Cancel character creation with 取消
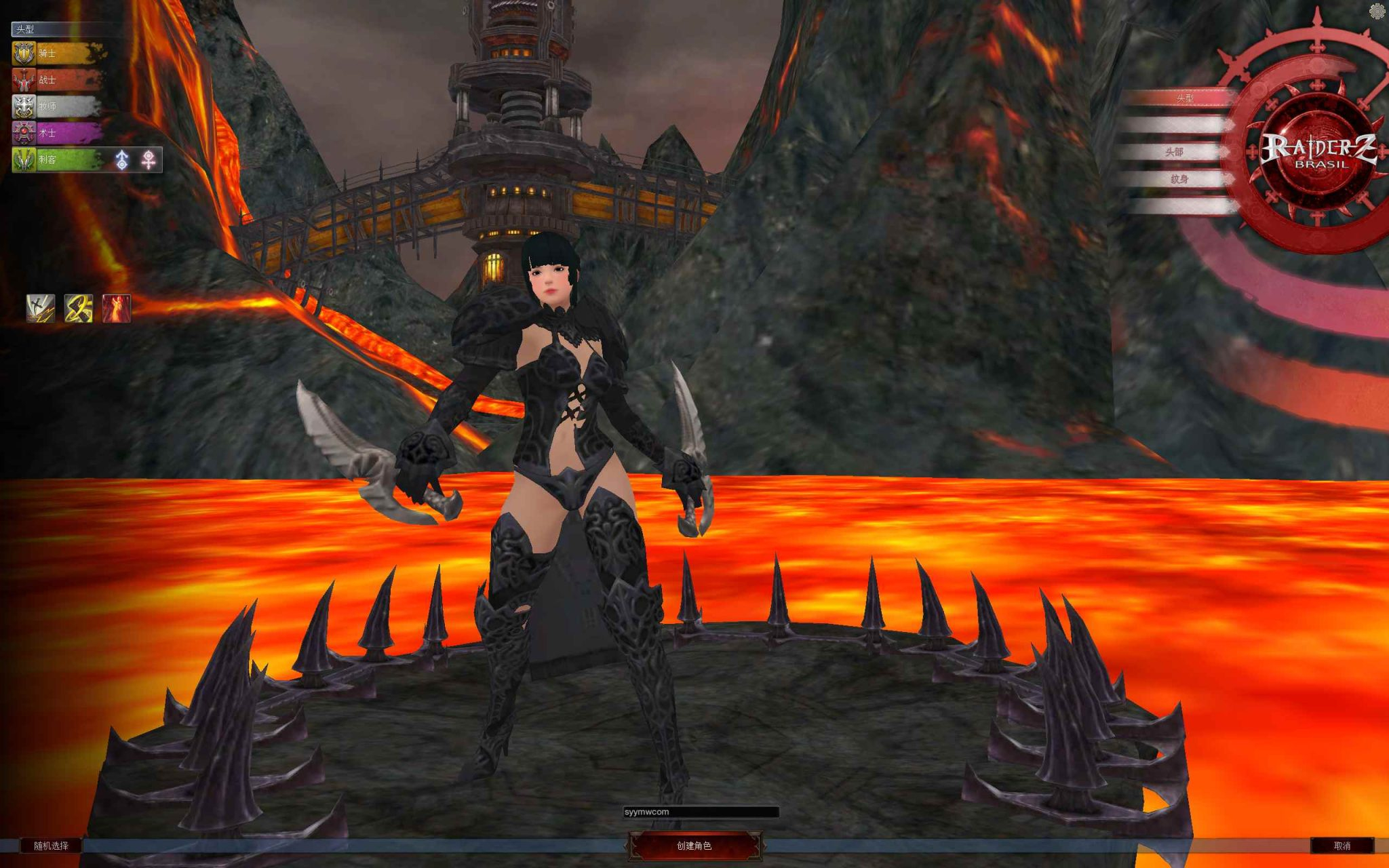1389x868 pixels. pos(1342,846)
